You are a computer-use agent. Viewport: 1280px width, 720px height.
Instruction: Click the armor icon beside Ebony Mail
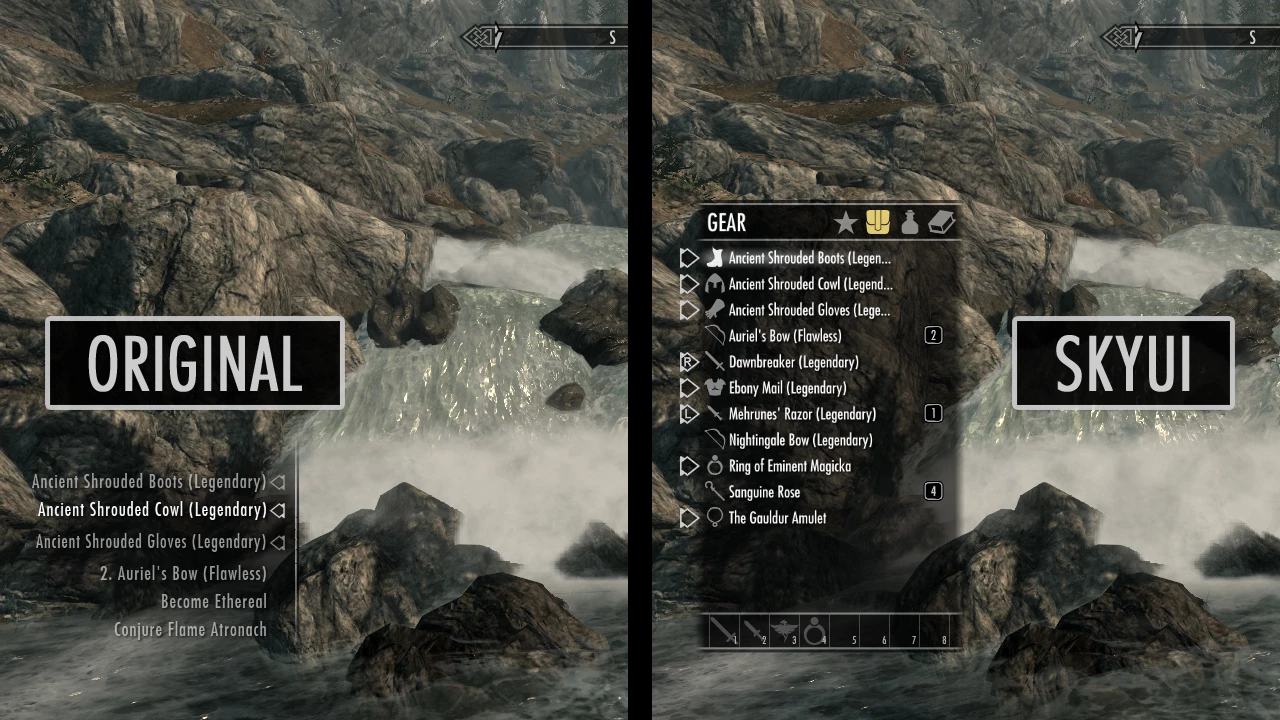714,388
